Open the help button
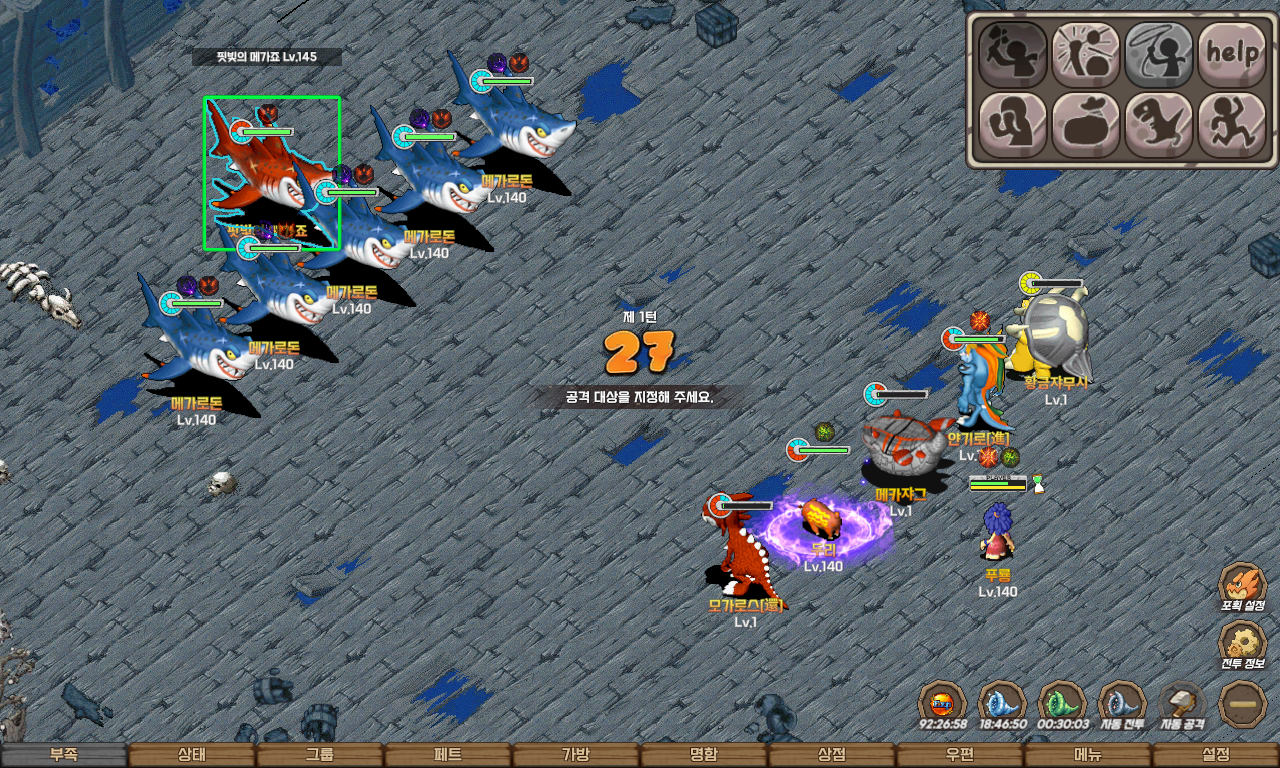Viewport: 1280px width, 768px height. click(x=1232, y=54)
